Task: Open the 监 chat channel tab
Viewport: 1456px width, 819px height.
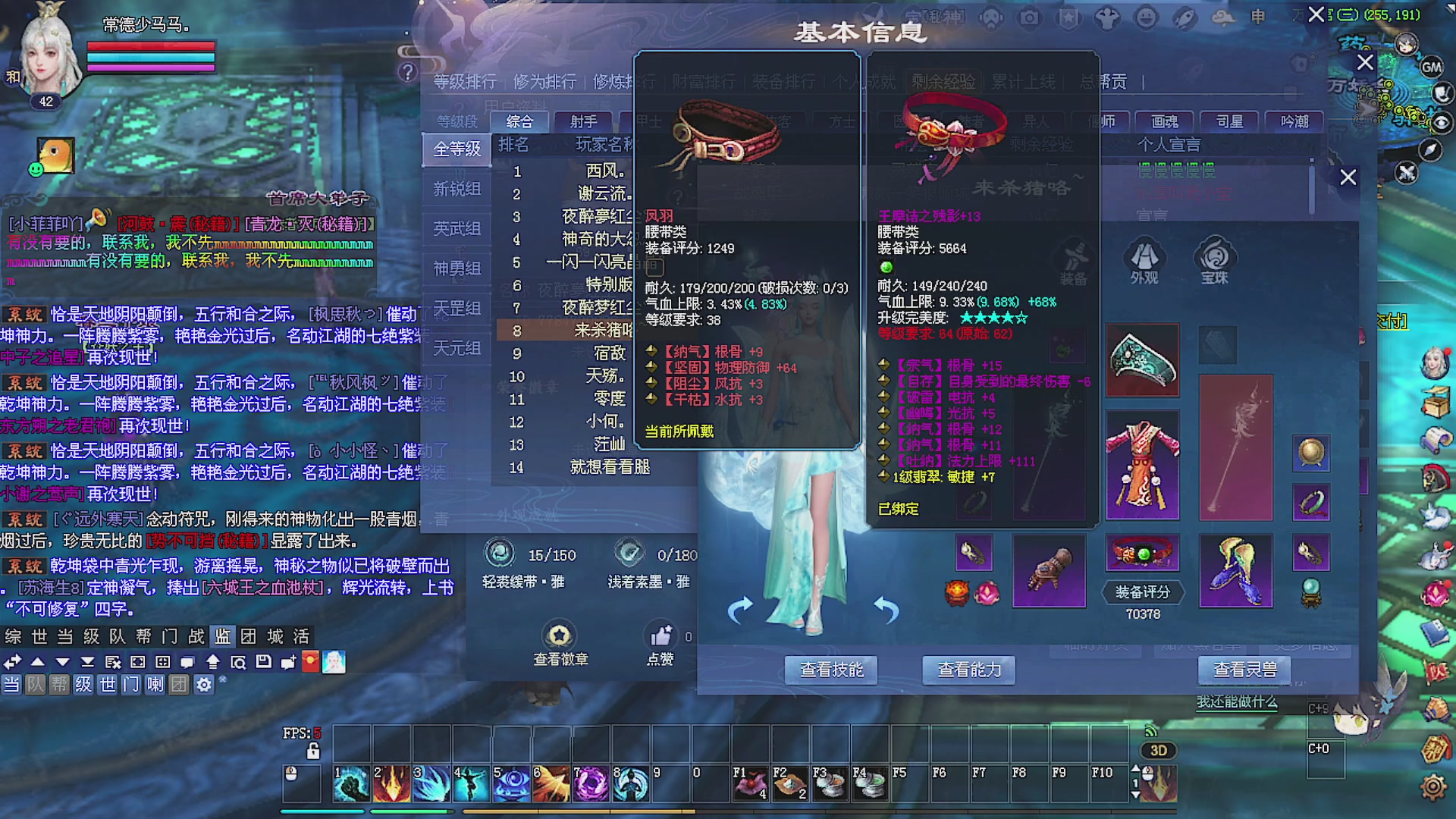Action: [x=222, y=638]
